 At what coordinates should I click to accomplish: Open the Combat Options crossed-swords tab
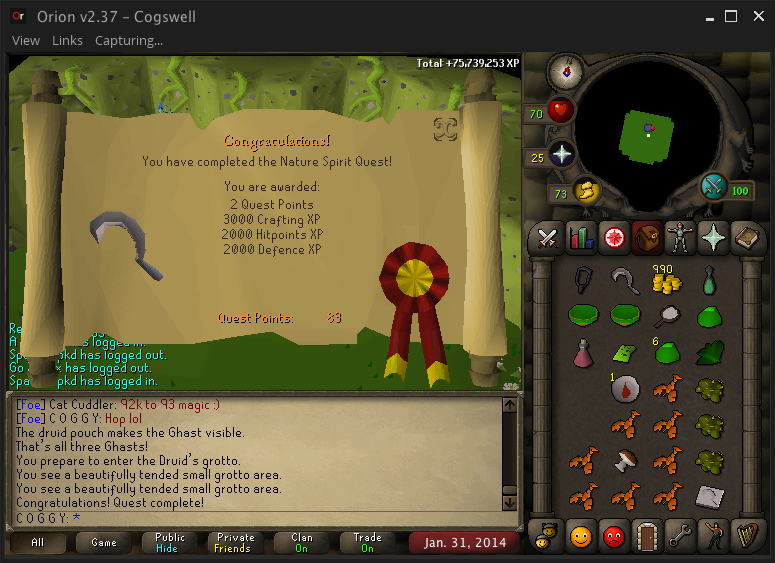(x=548, y=237)
